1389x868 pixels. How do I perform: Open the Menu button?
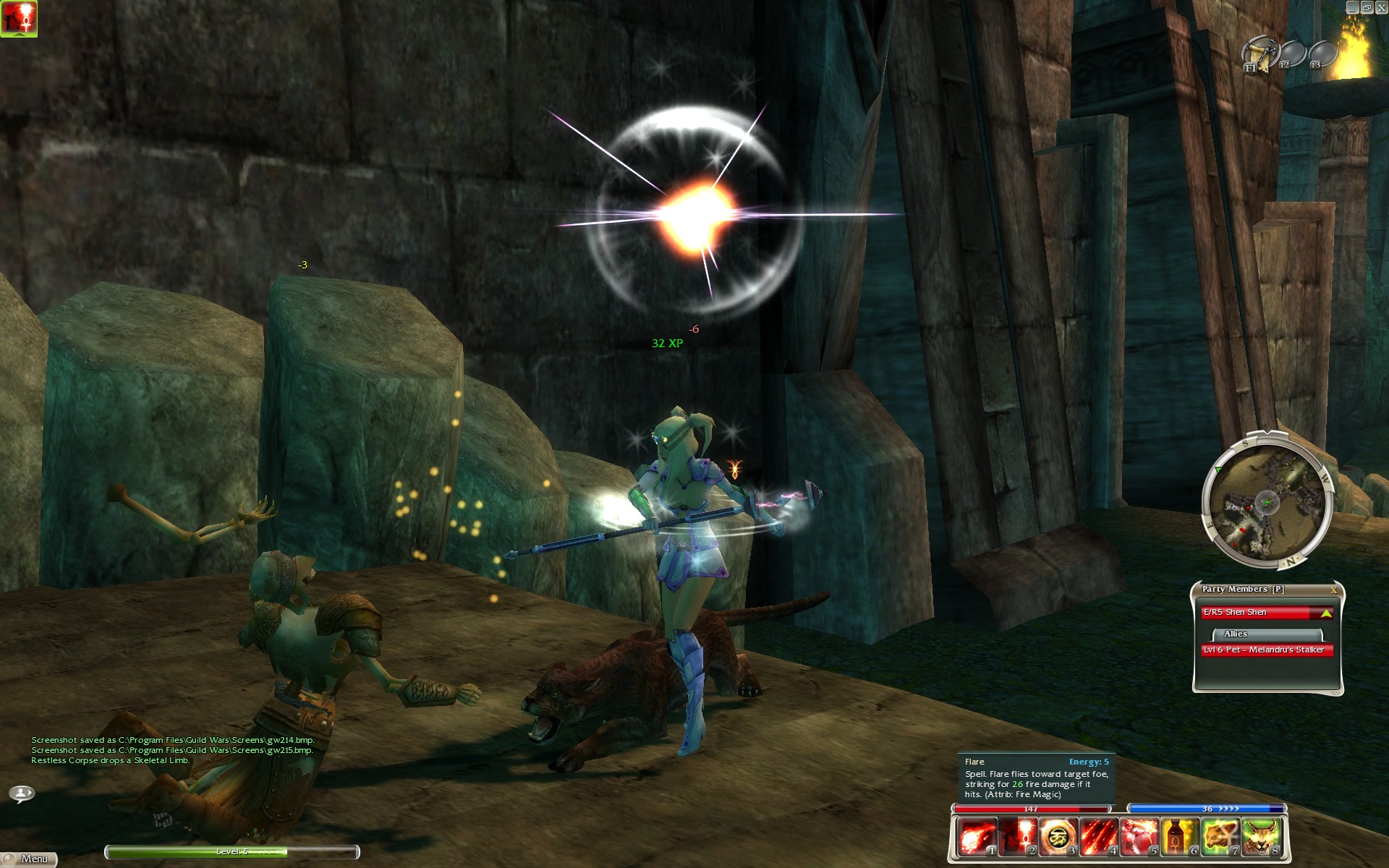(x=29, y=859)
